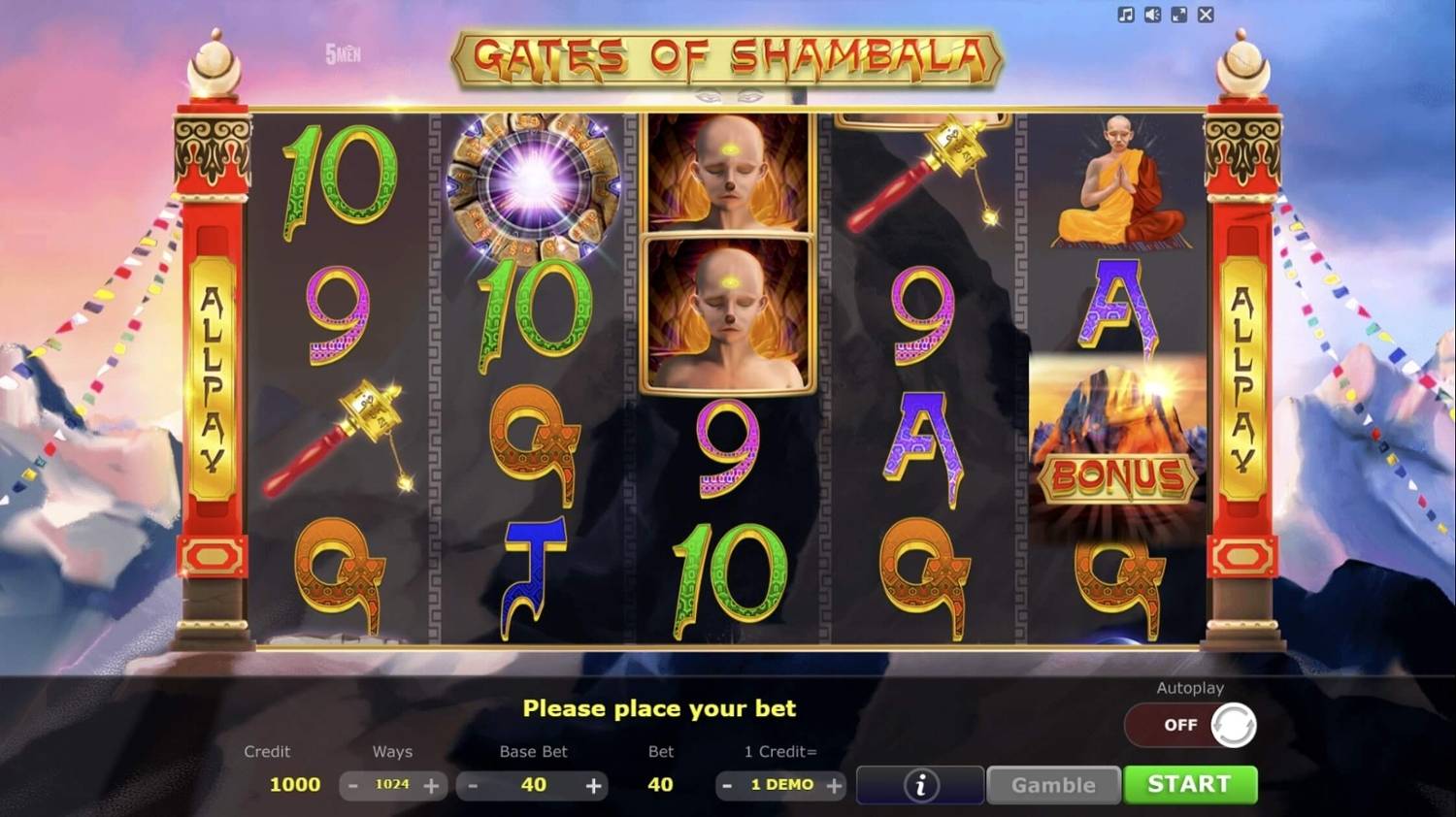Toggle the sound effects speaker icon

click(x=1154, y=15)
